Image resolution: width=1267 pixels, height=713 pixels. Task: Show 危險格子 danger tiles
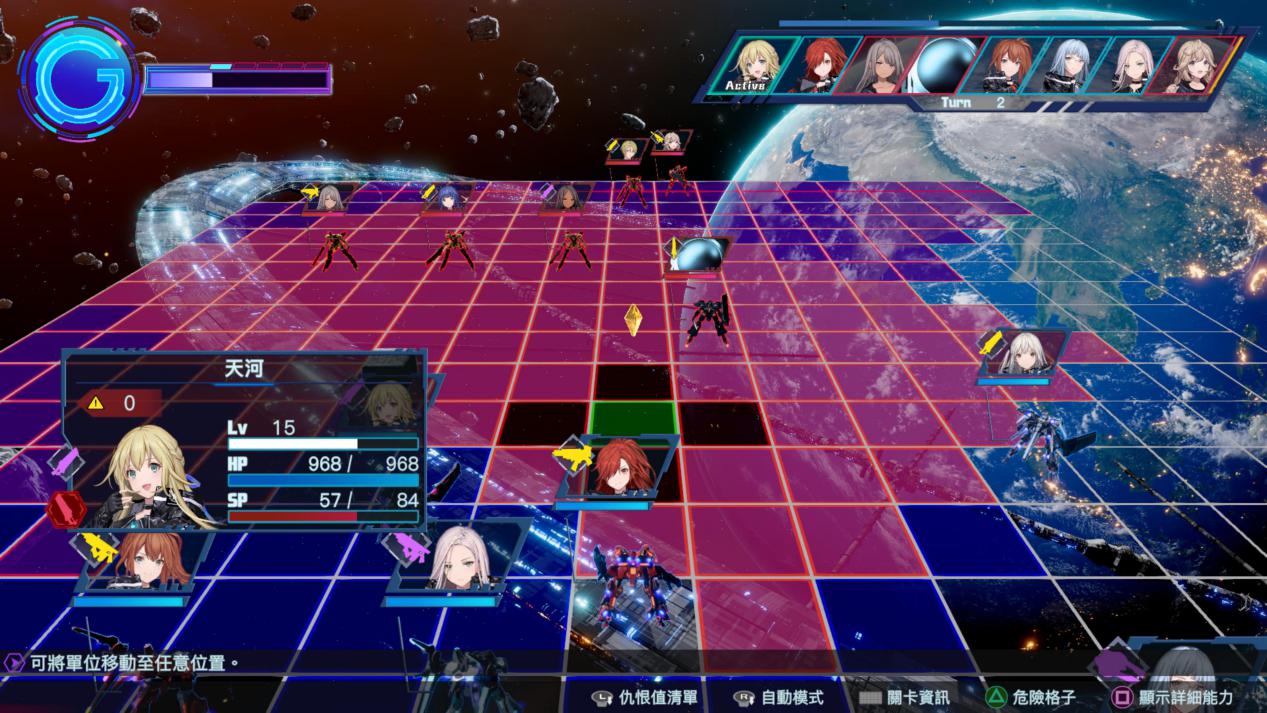[x=1030, y=697]
